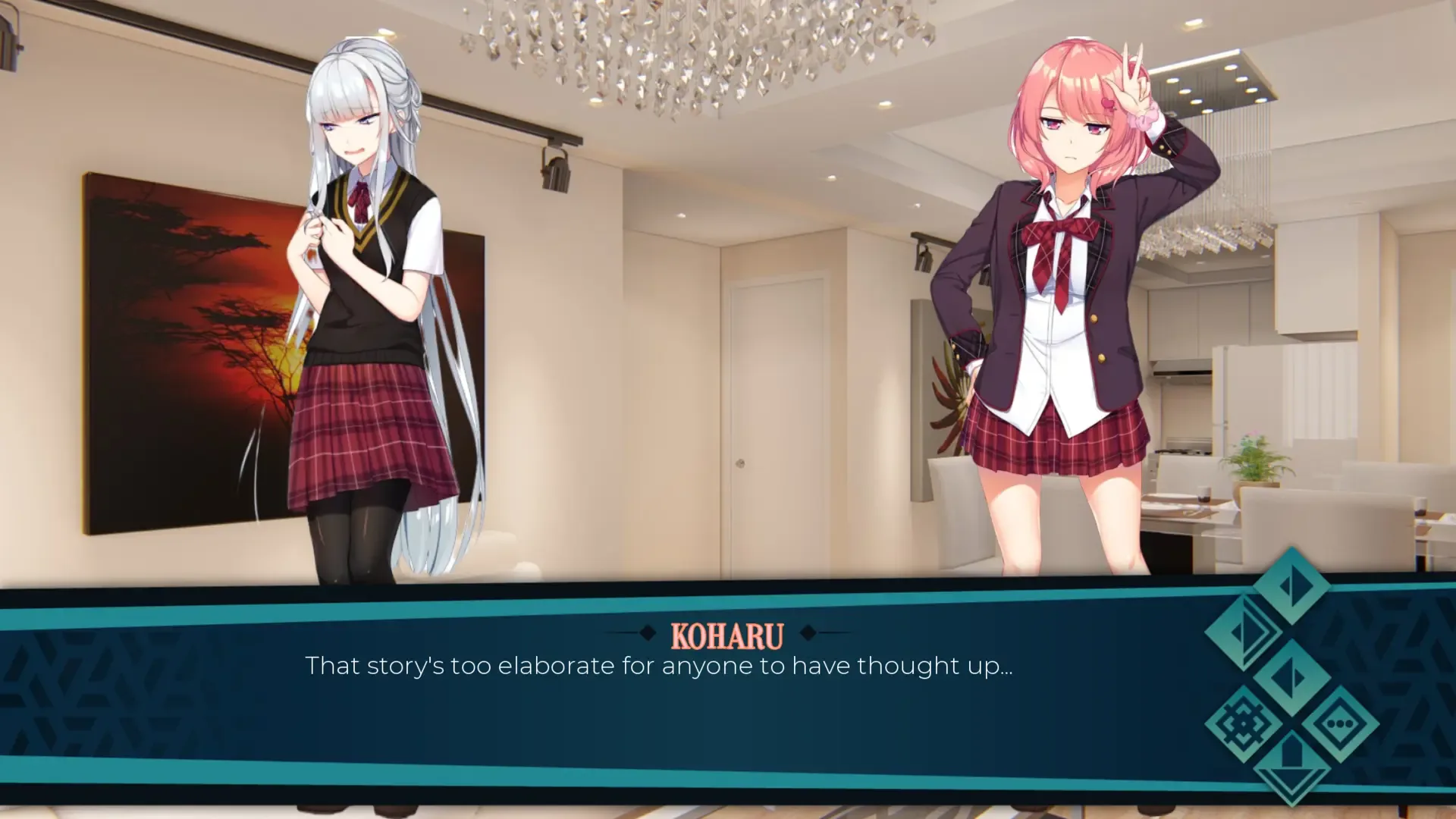Open the dialogue history with the ellipsis diamond icon
1456x819 pixels.
tap(1340, 723)
